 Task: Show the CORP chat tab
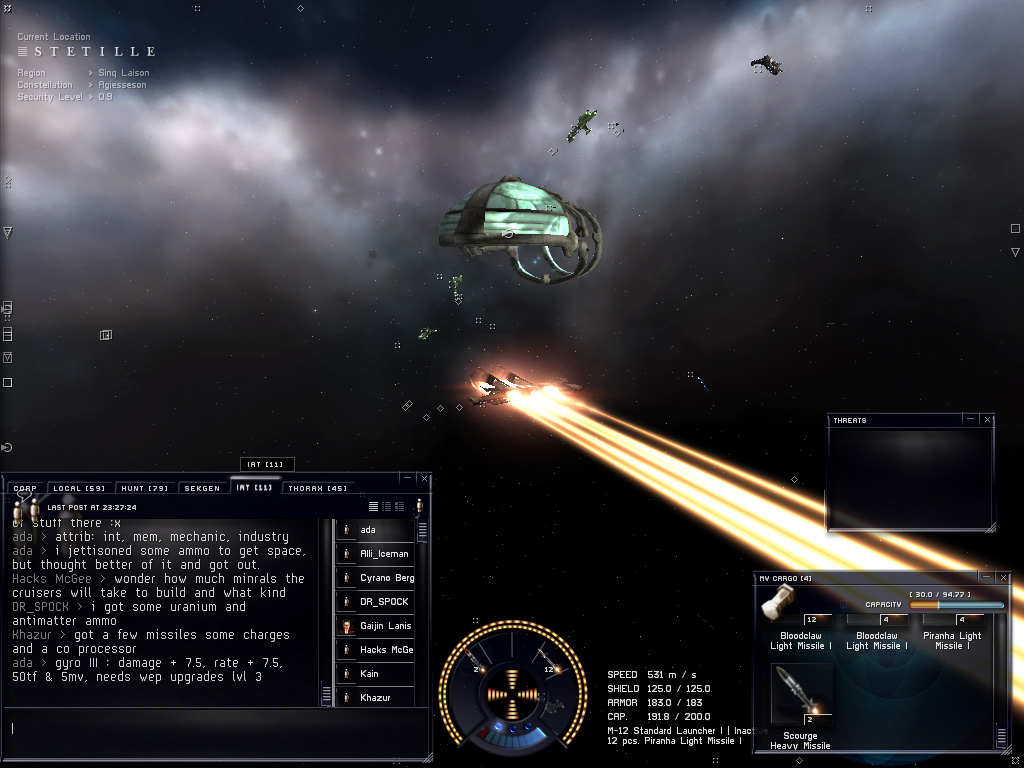tap(25, 488)
